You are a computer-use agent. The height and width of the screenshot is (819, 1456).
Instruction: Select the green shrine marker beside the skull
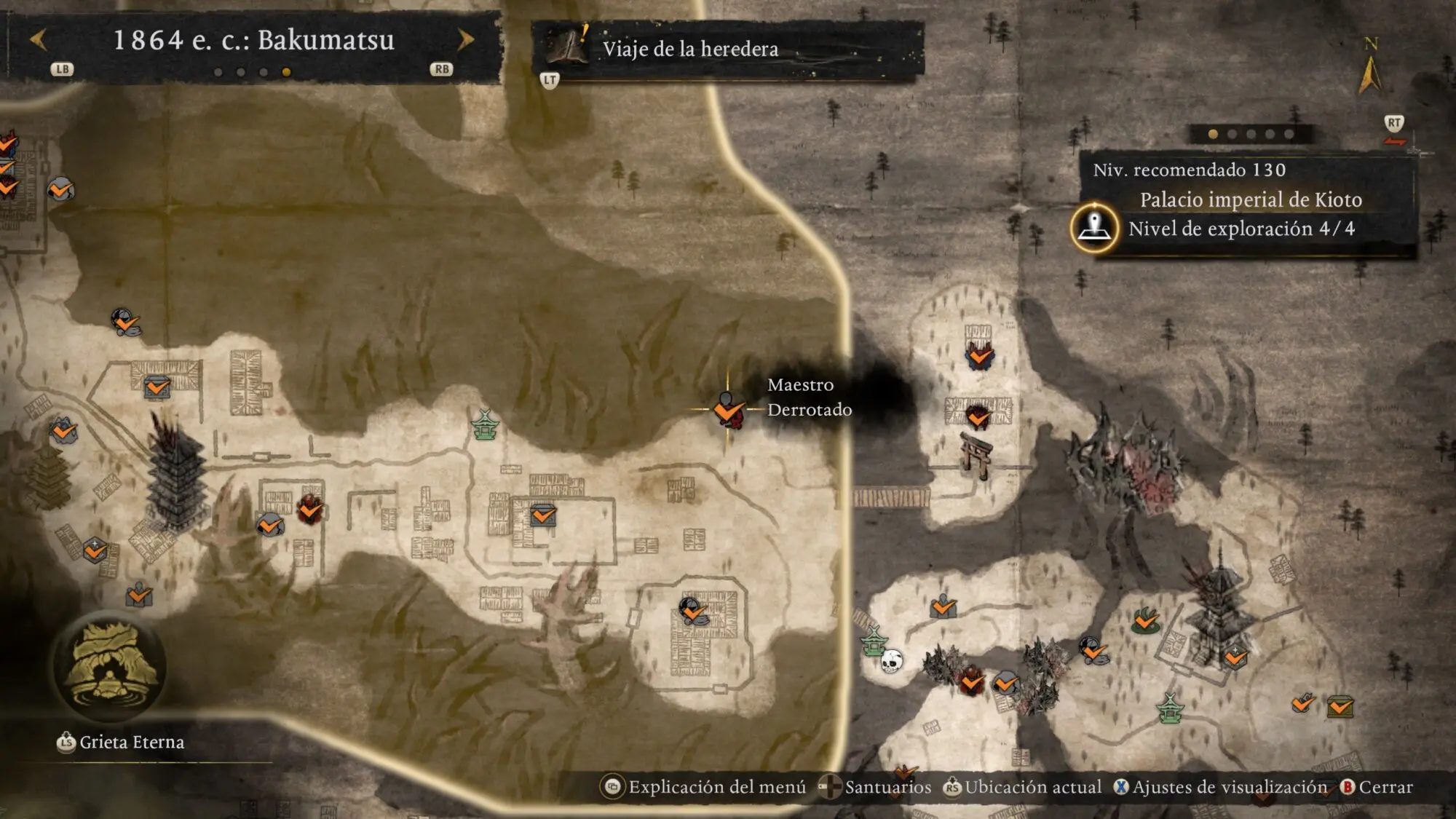tap(874, 642)
